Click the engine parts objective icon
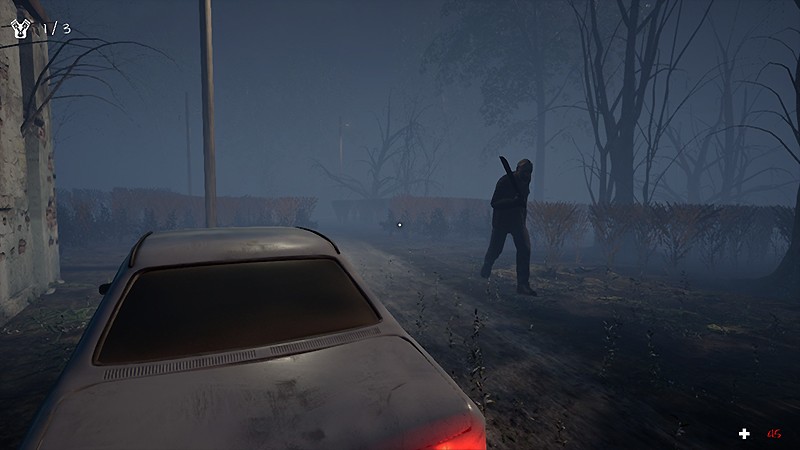800x450 pixels. pos(21,28)
